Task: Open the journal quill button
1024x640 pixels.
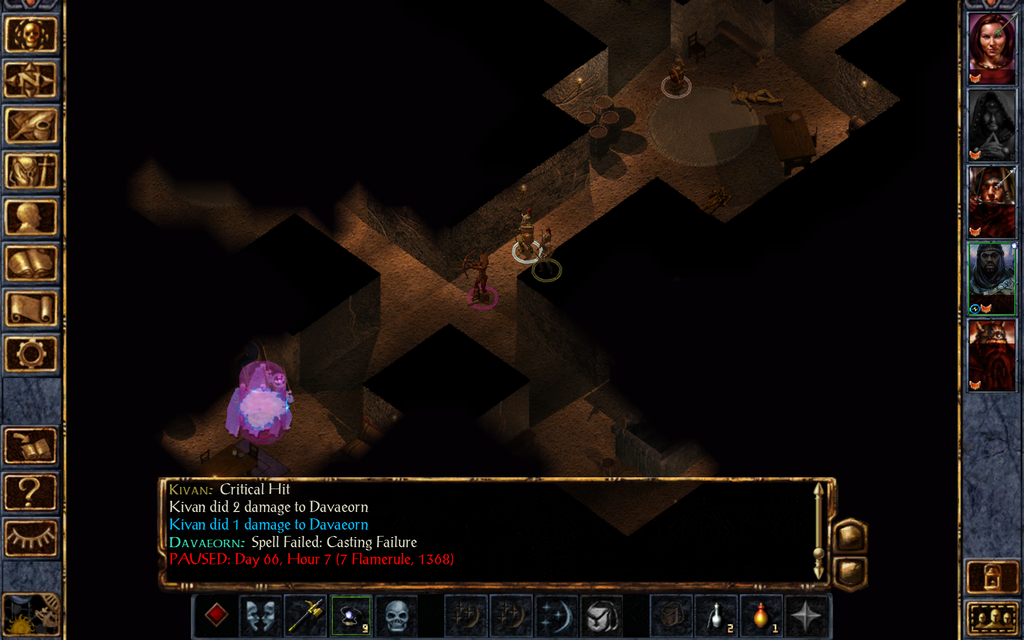Action: pos(31,125)
